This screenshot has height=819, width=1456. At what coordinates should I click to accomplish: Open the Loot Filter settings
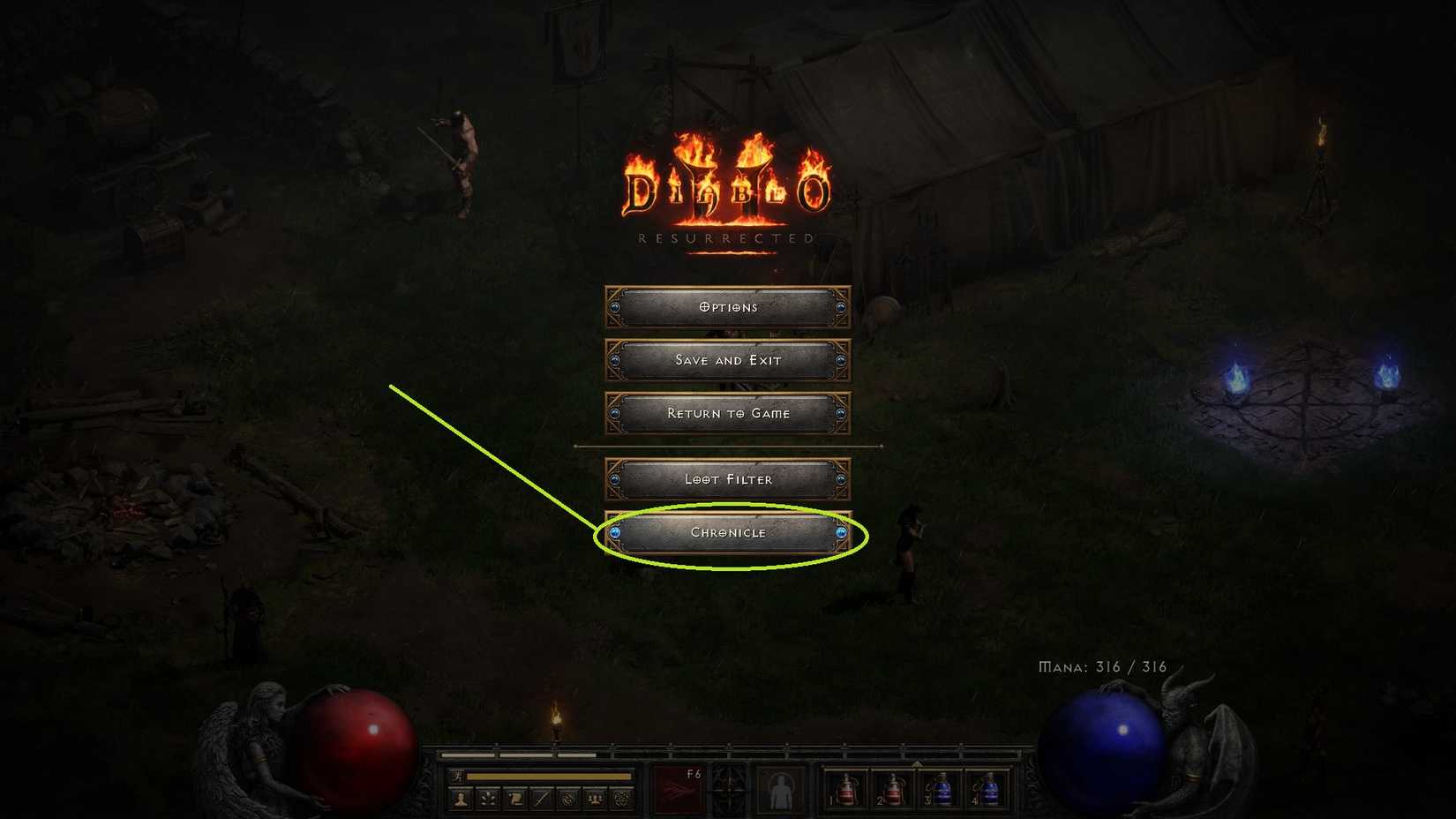726,479
